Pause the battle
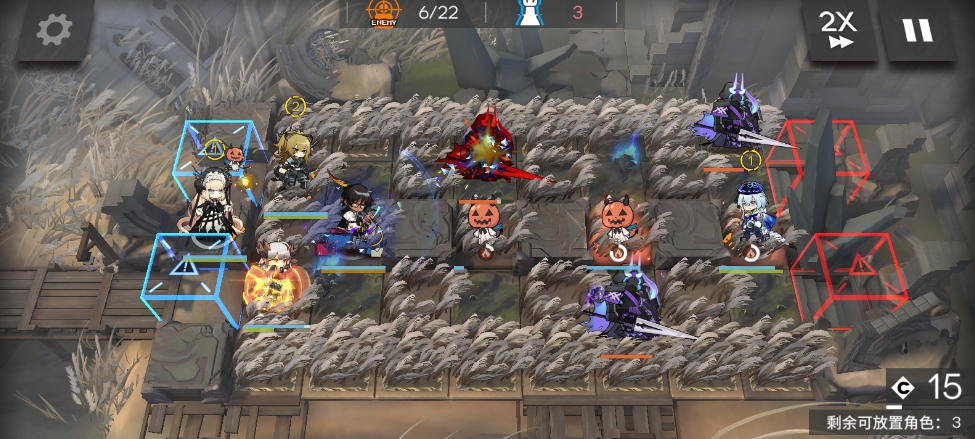 point(917,30)
